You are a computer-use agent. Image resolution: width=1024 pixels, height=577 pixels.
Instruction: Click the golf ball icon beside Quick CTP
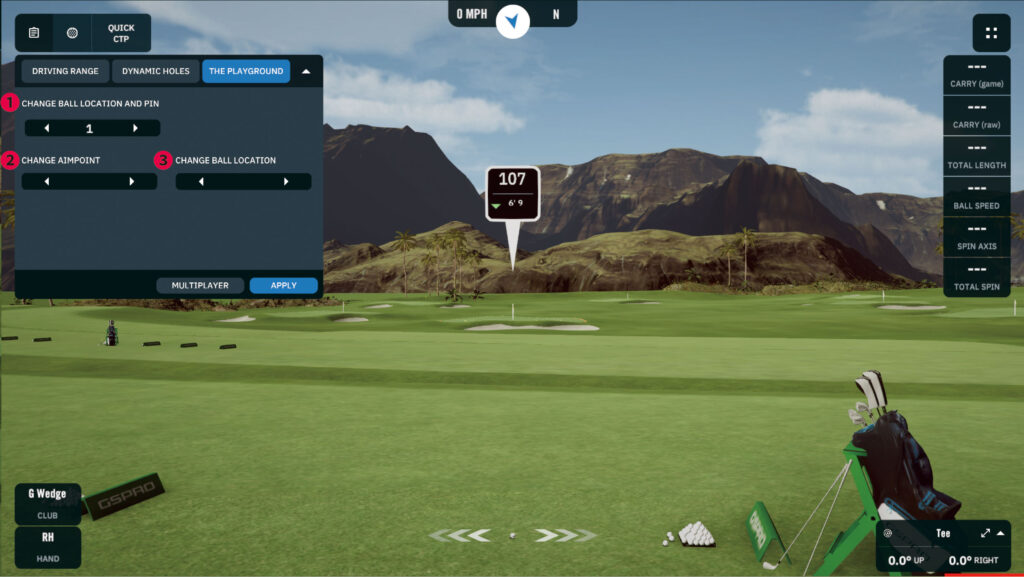pos(72,33)
